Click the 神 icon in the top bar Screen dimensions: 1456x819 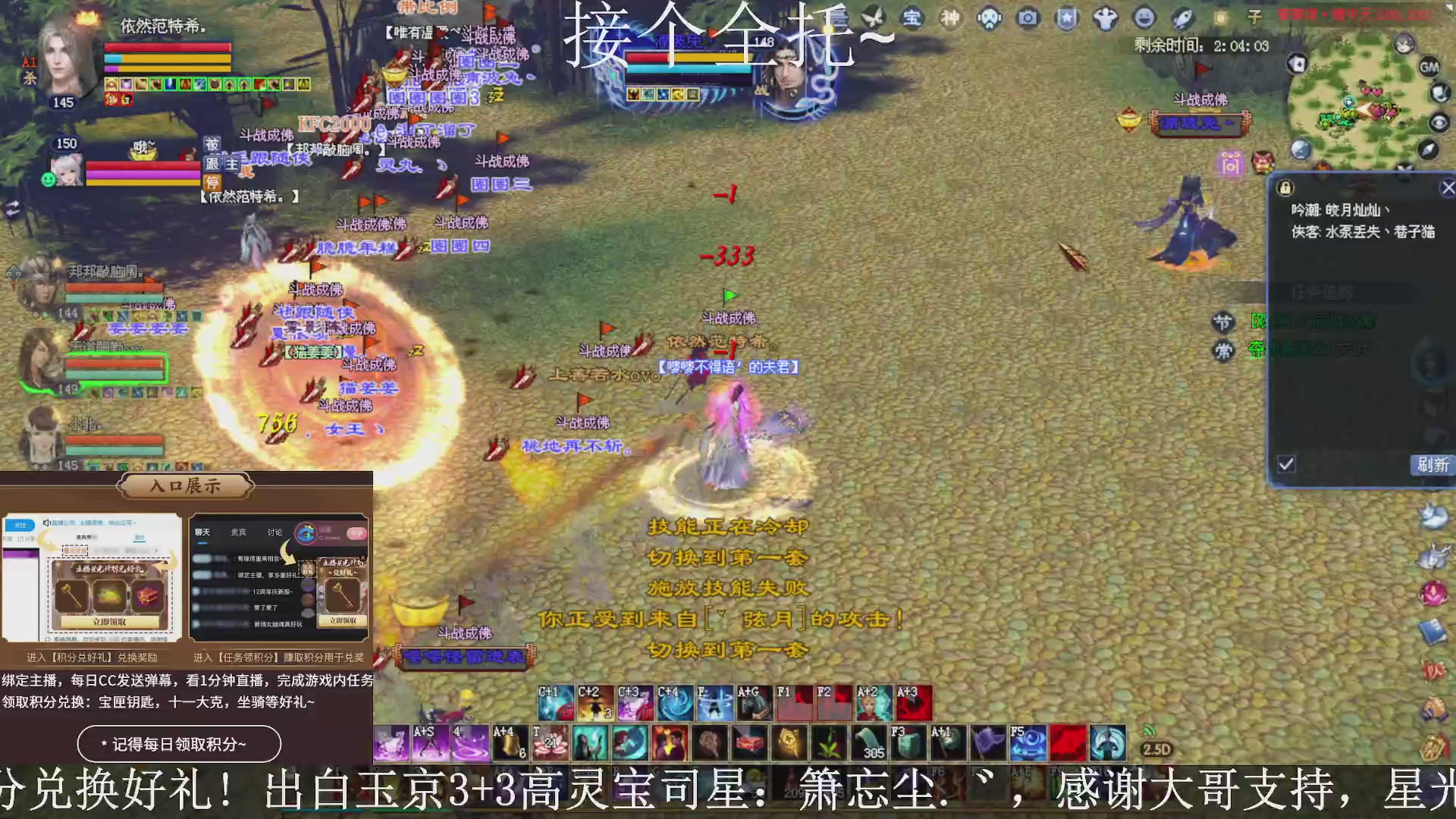point(950,17)
